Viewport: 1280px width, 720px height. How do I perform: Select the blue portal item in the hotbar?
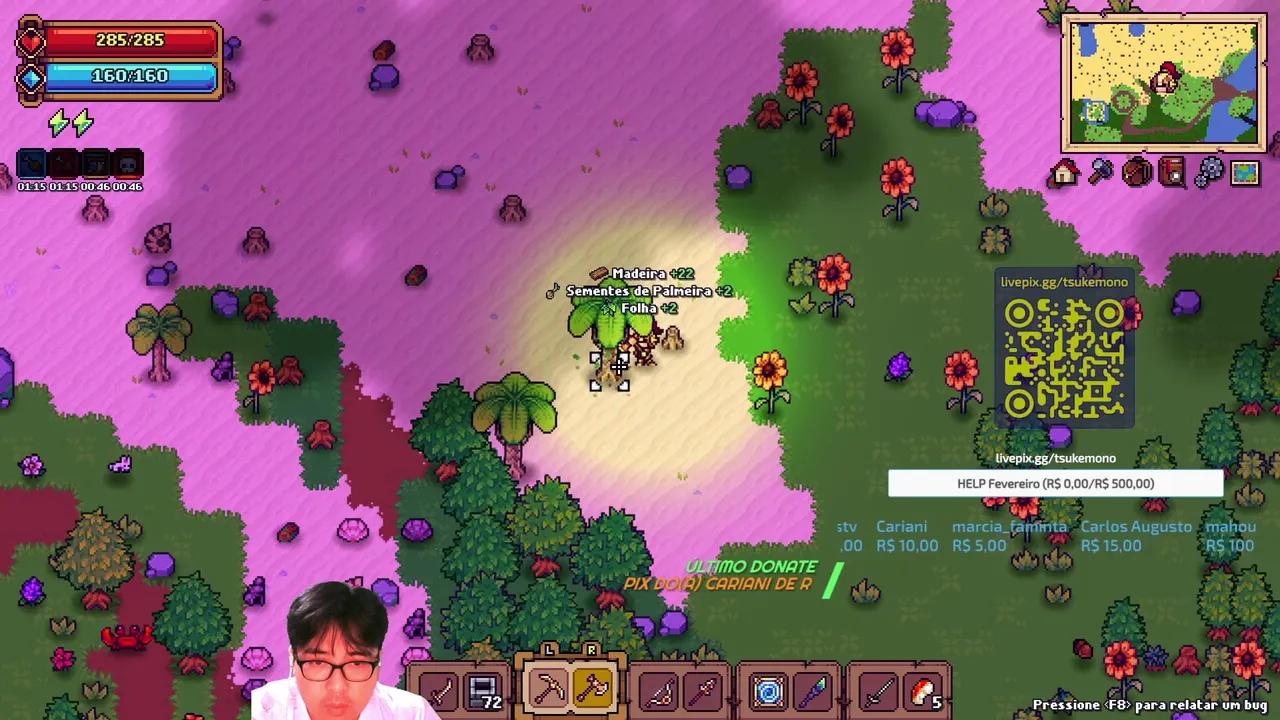tap(768, 688)
